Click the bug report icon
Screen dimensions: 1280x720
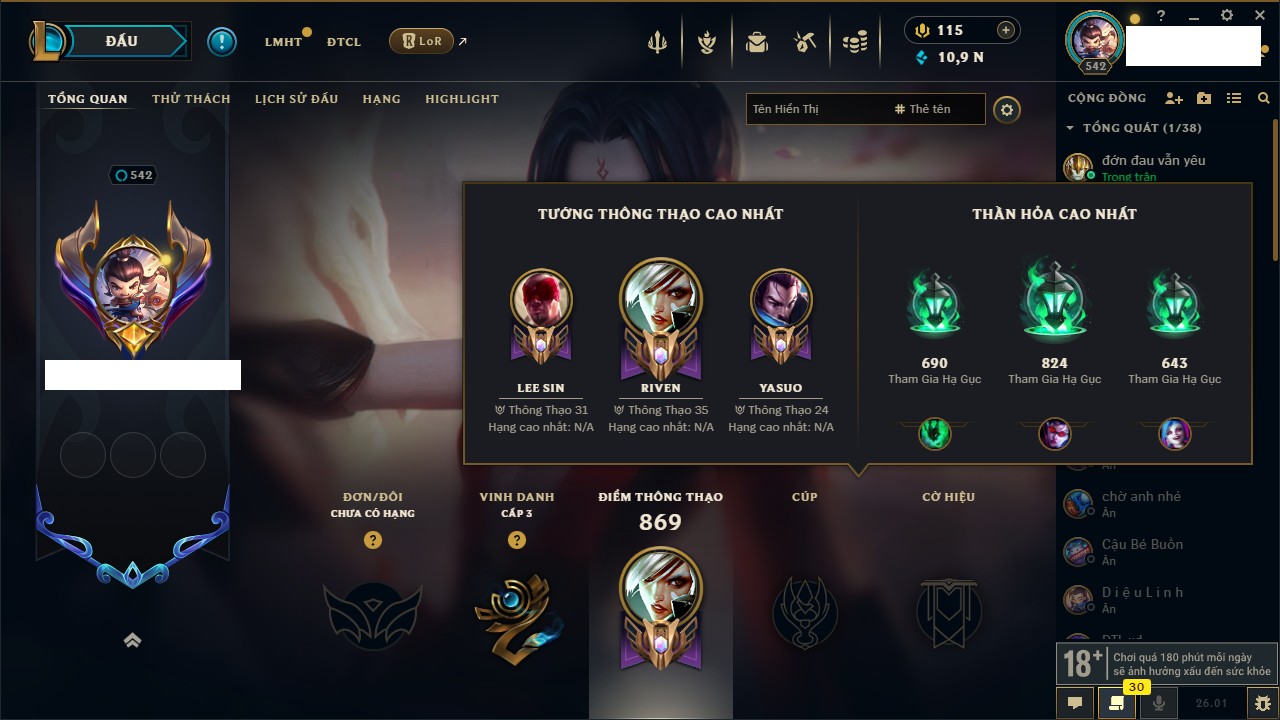pos(1263,703)
